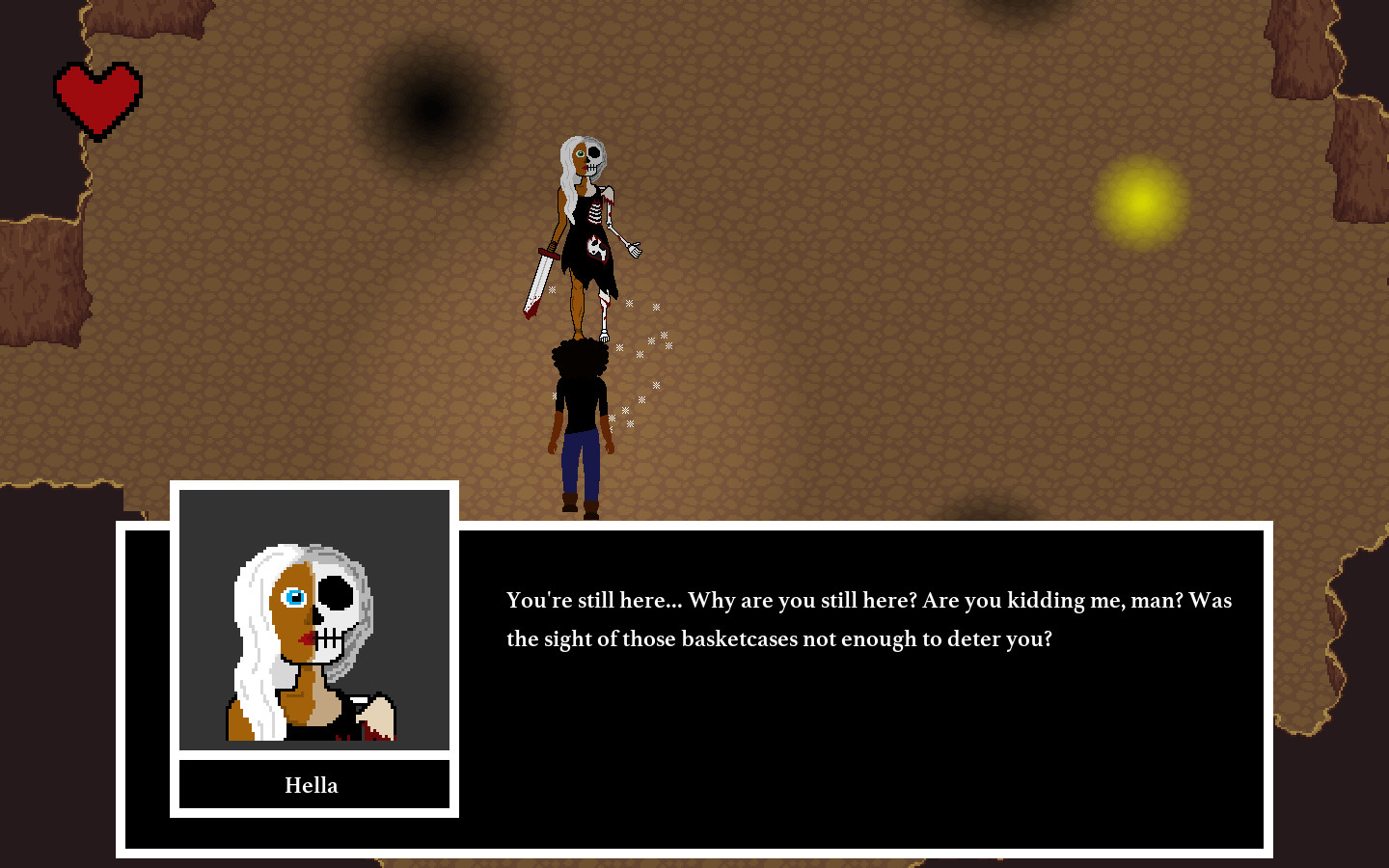Viewport: 1389px width, 868px height.
Task: Click the first dialogue line text
Action: coord(868,600)
